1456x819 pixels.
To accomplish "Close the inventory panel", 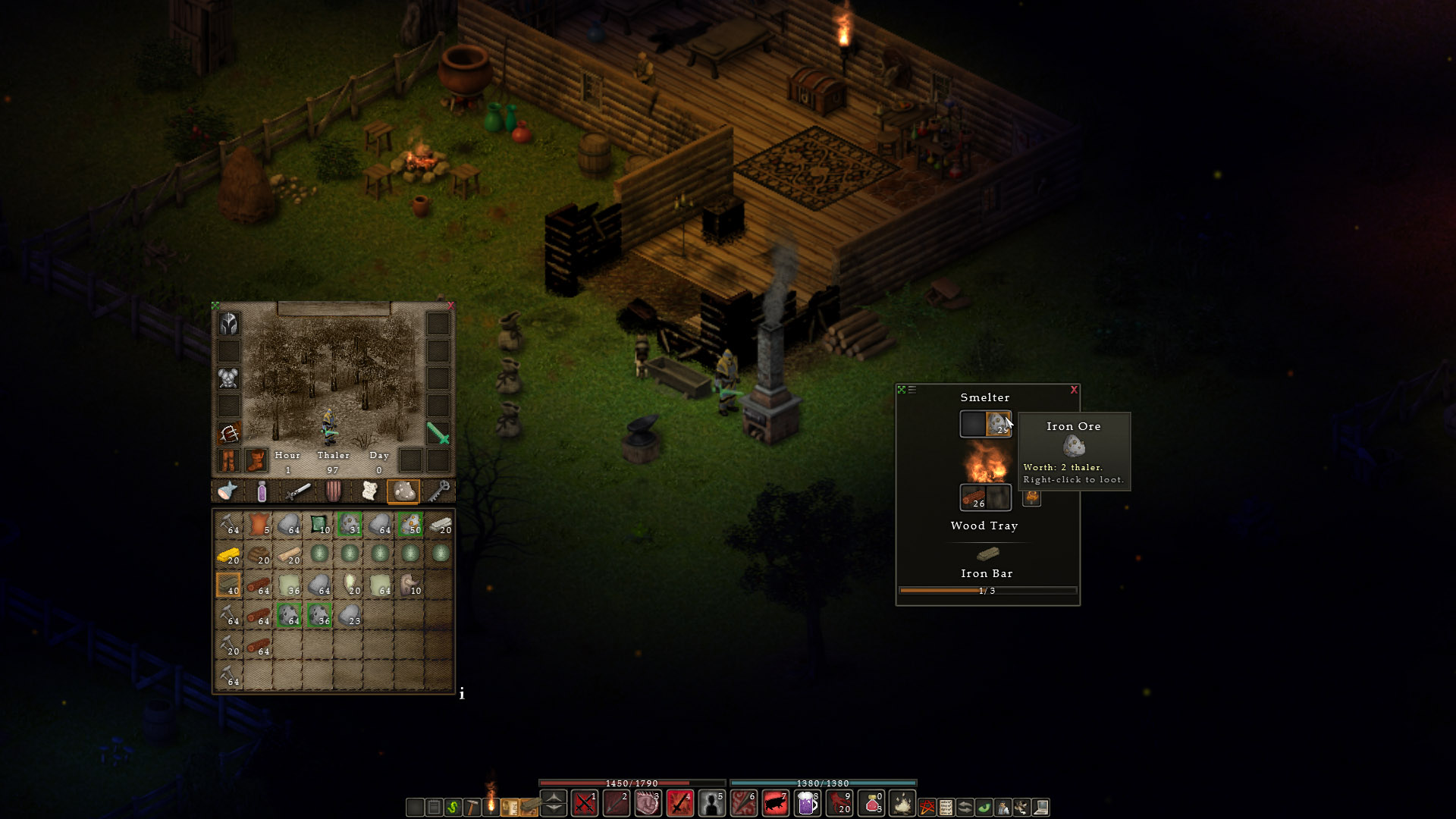I will coord(450,306).
